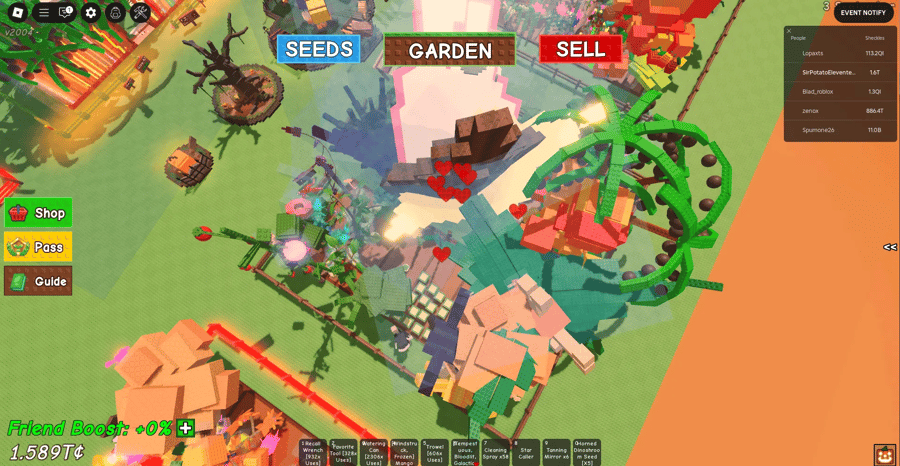Click the Friend Boost plus button

(x=185, y=428)
